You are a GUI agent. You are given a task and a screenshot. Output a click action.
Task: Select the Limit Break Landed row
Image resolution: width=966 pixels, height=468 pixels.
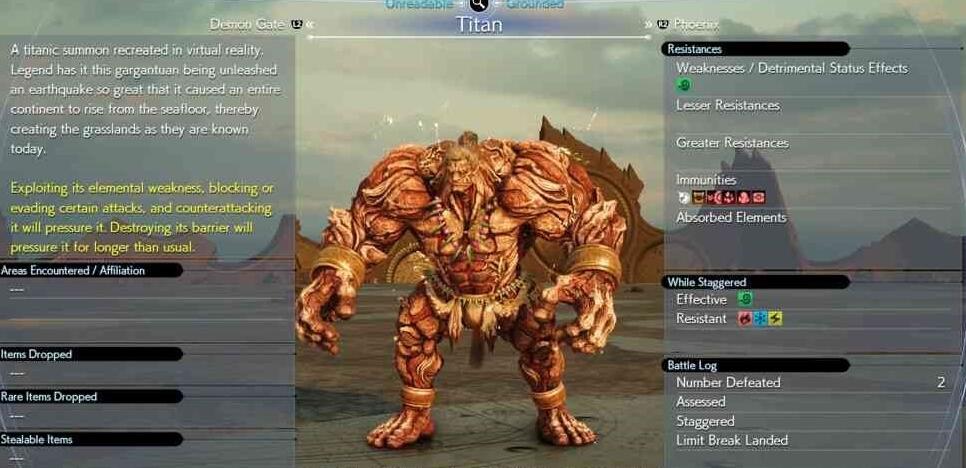(x=731, y=440)
